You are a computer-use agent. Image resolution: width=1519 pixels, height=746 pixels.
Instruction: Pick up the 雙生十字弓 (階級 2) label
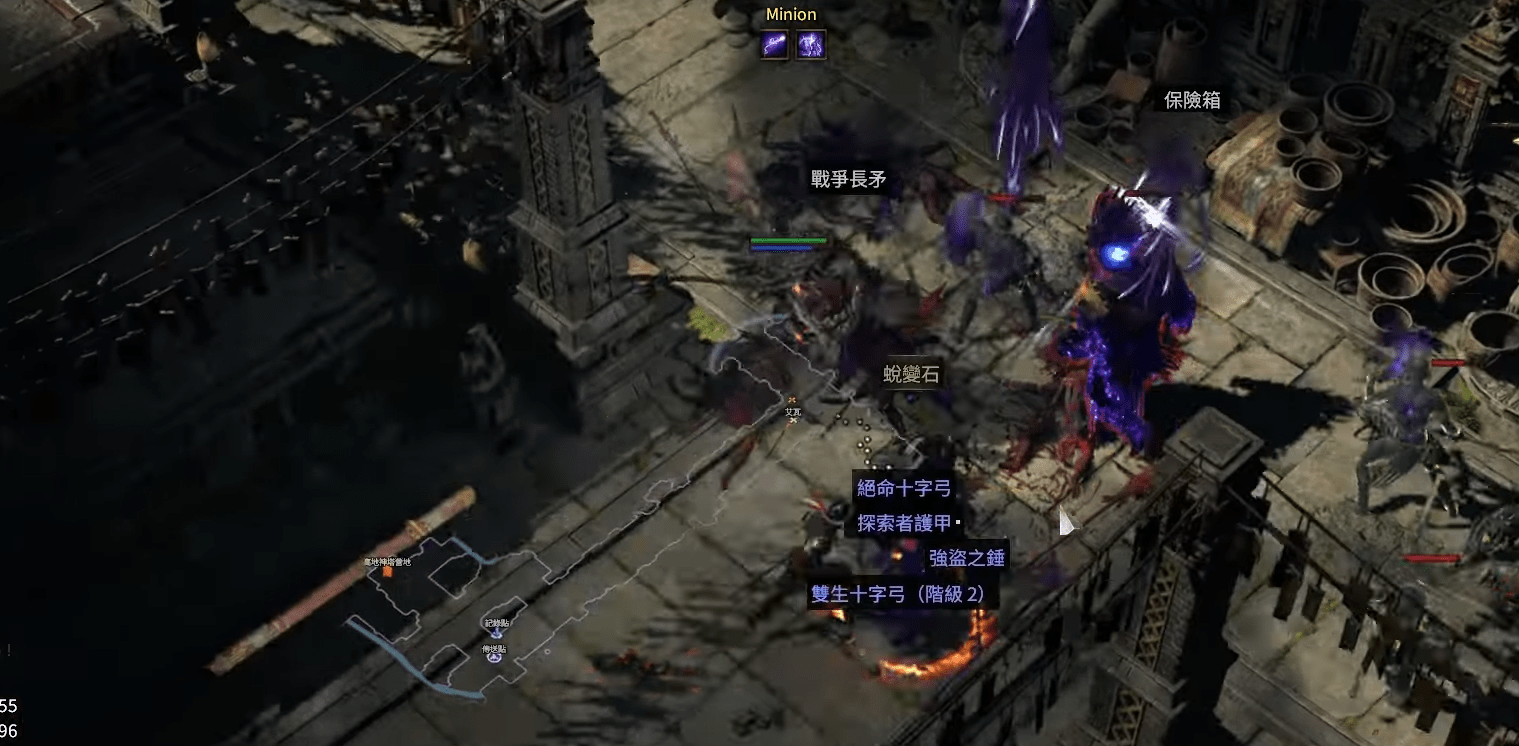tap(898, 594)
